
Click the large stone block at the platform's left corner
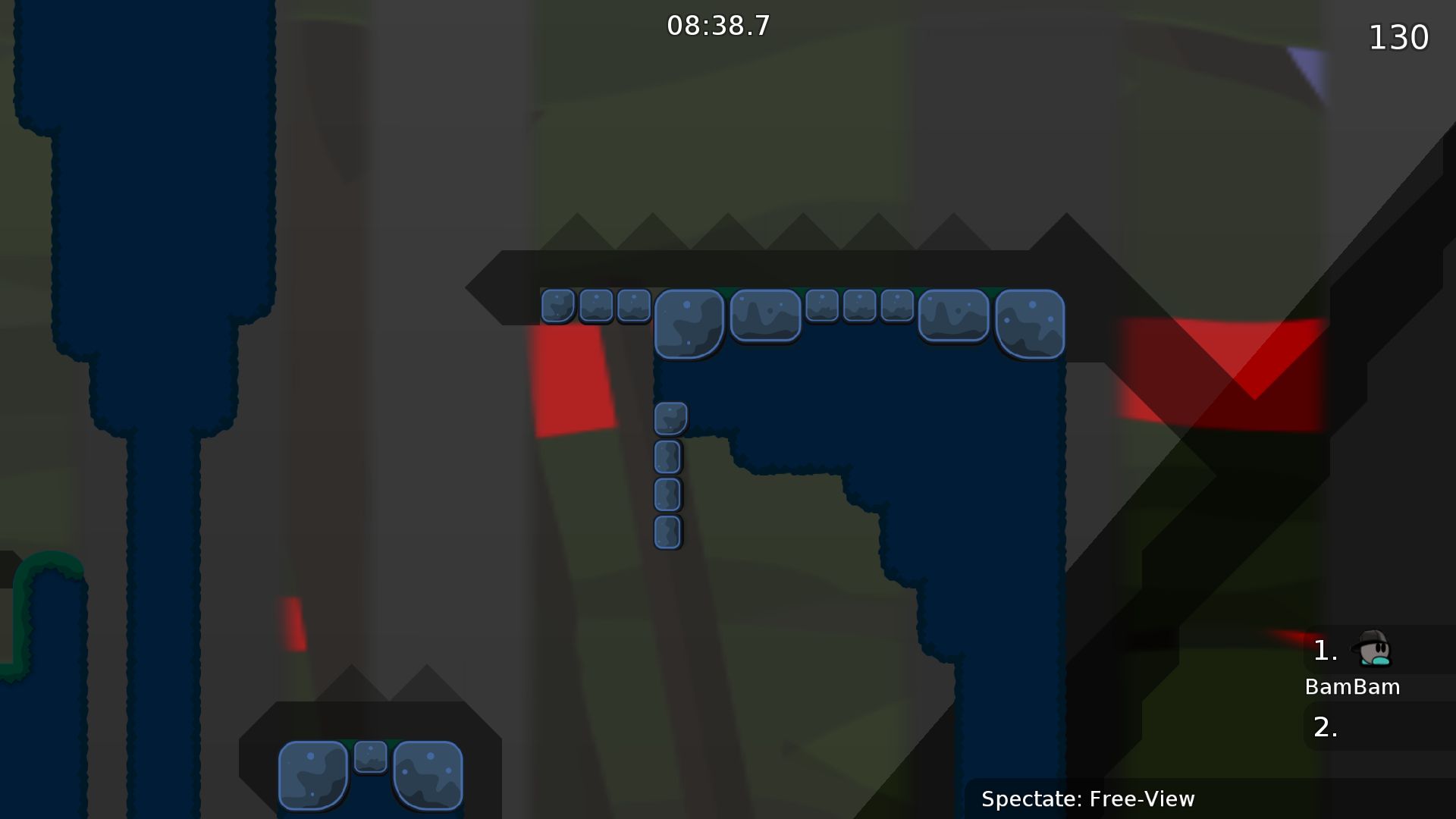[689, 322]
